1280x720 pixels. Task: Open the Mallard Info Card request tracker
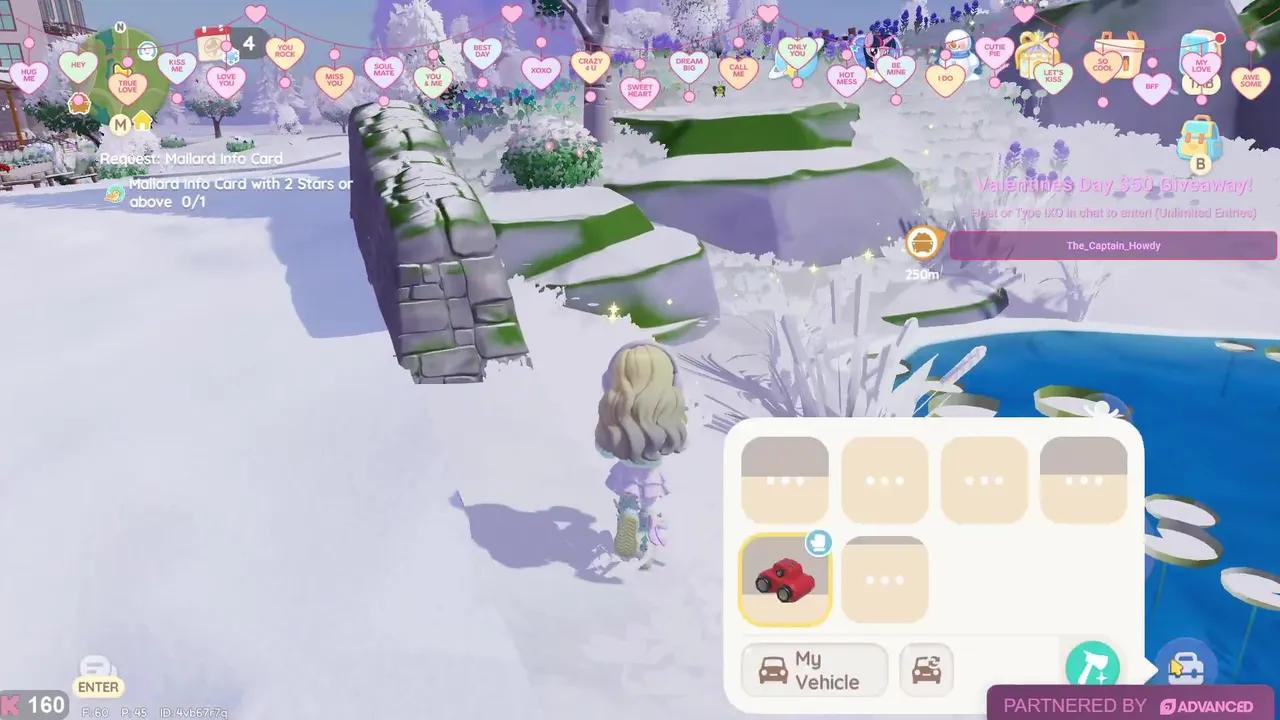(190, 158)
